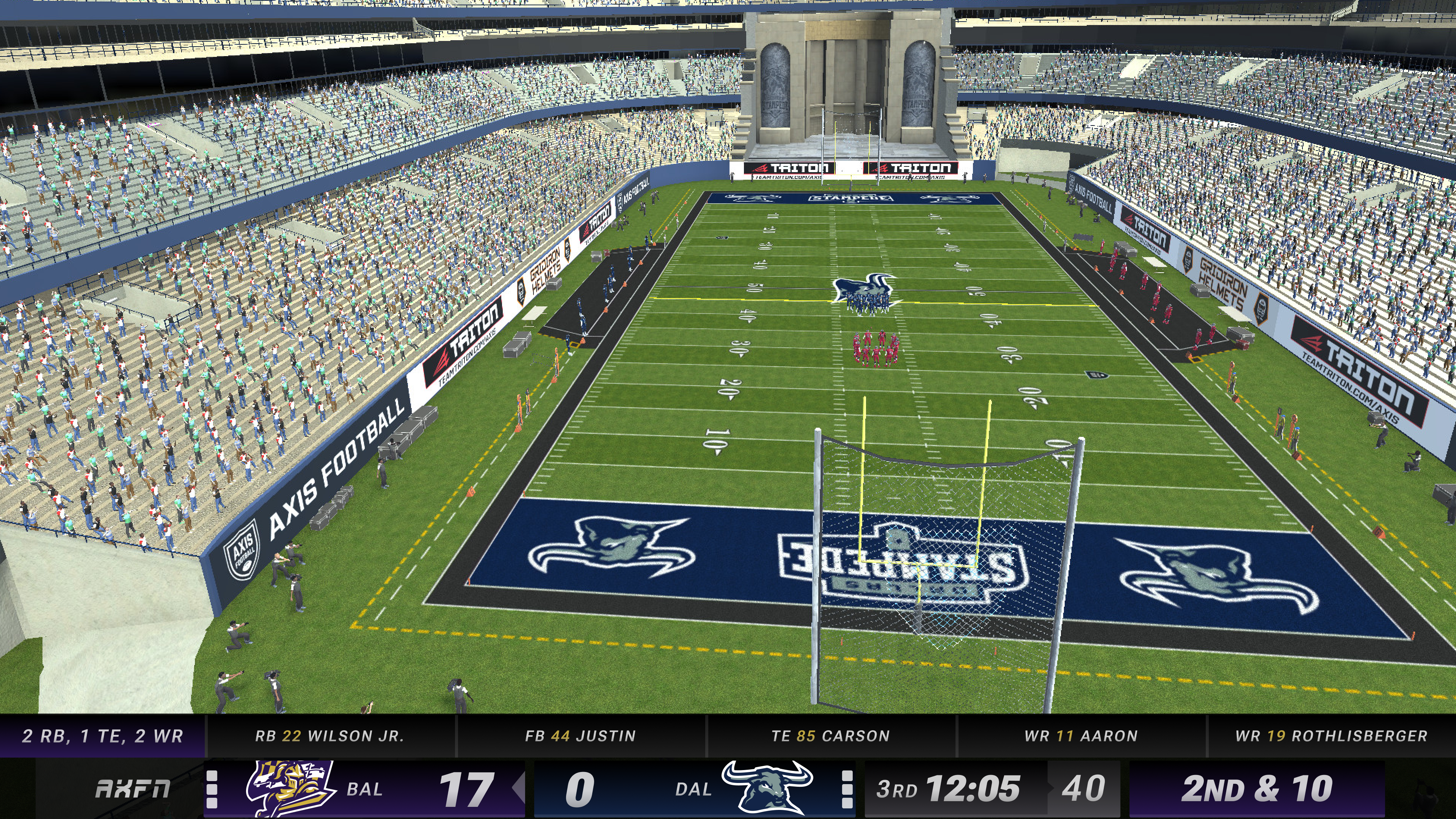The image size is (1456, 819).
Task: Select WR 19 Rothlisberger entry
Action: click(x=1331, y=736)
